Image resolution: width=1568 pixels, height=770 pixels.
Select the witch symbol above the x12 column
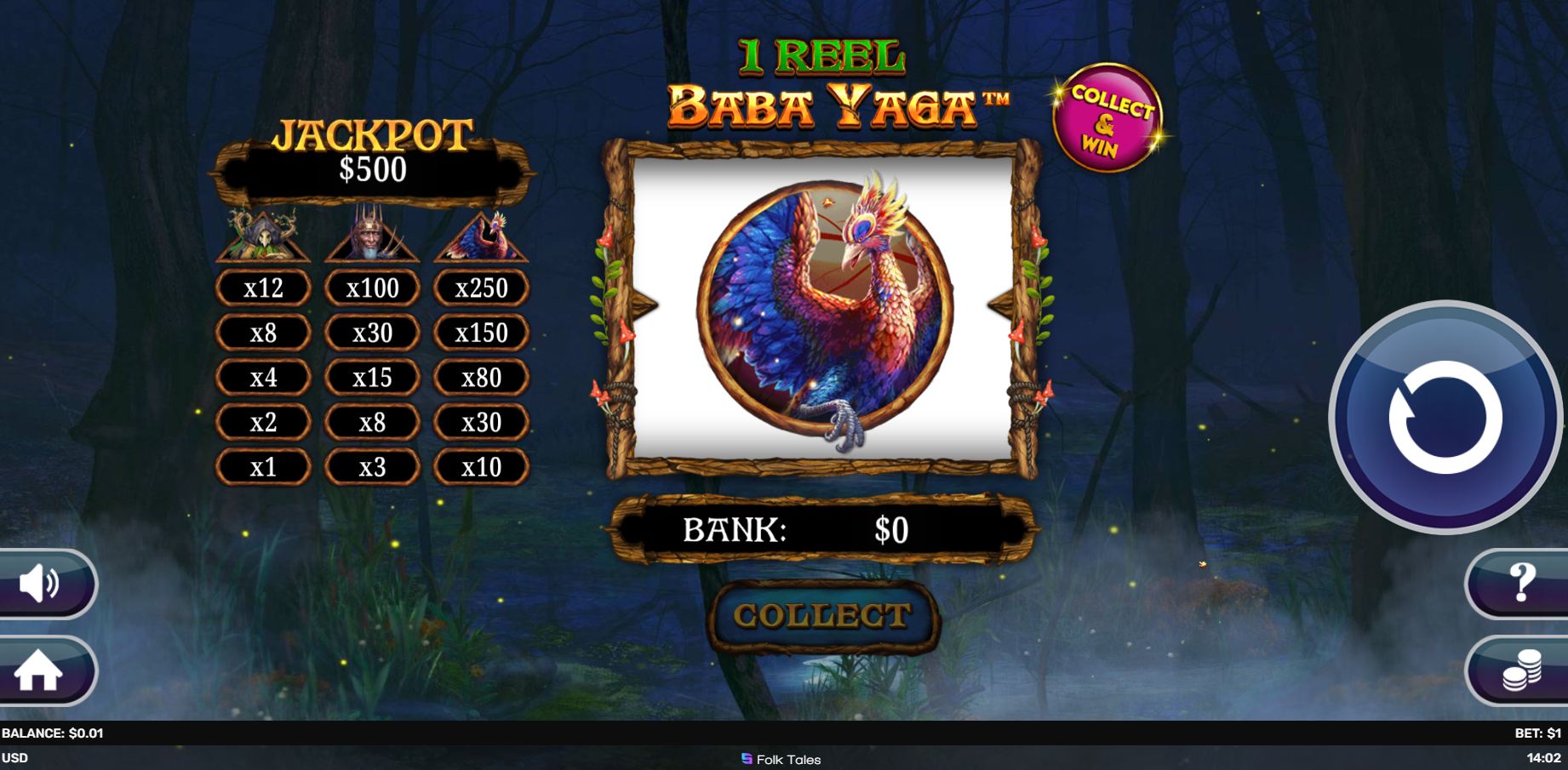(x=261, y=237)
